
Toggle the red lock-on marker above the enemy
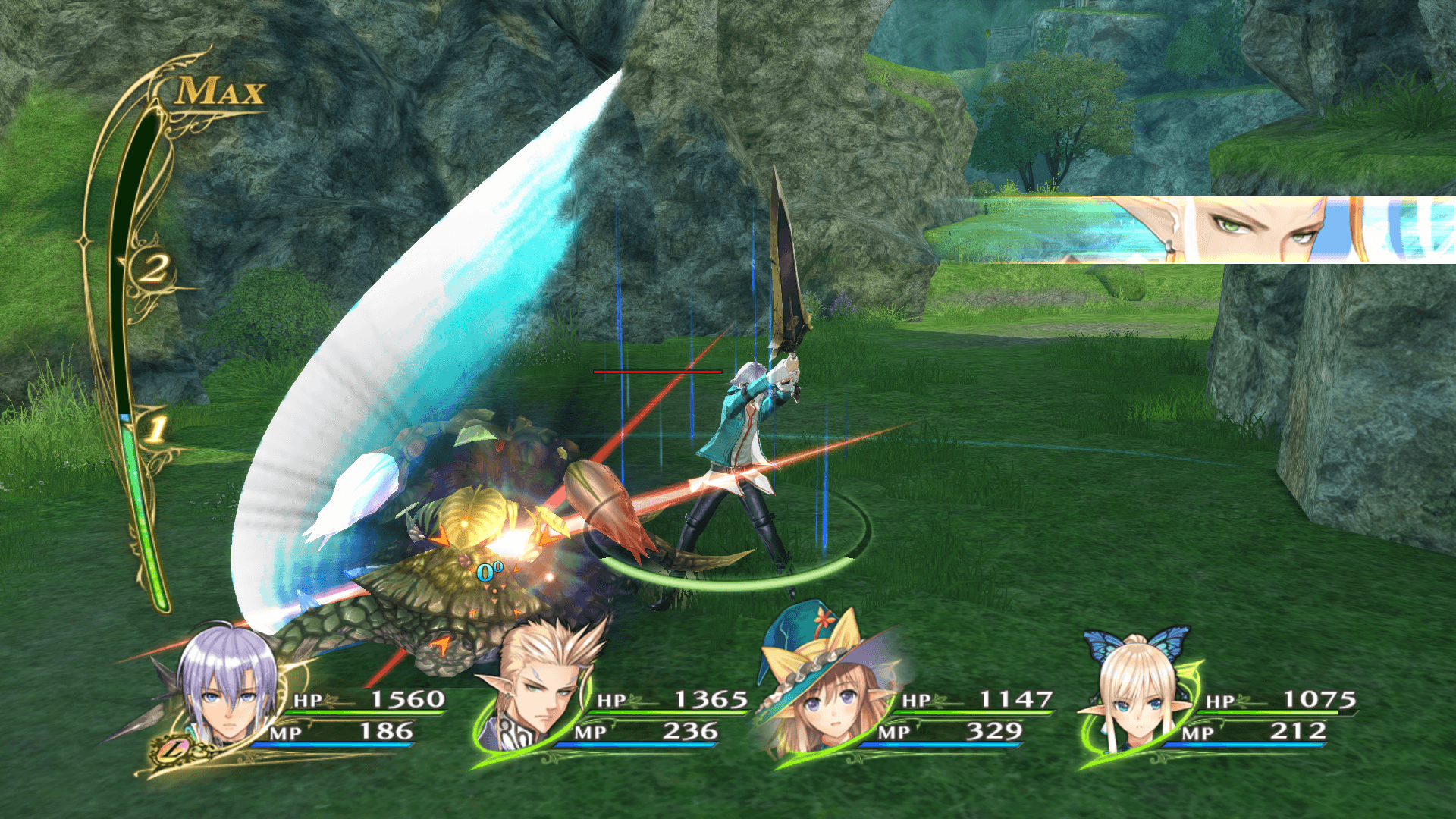(656, 372)
